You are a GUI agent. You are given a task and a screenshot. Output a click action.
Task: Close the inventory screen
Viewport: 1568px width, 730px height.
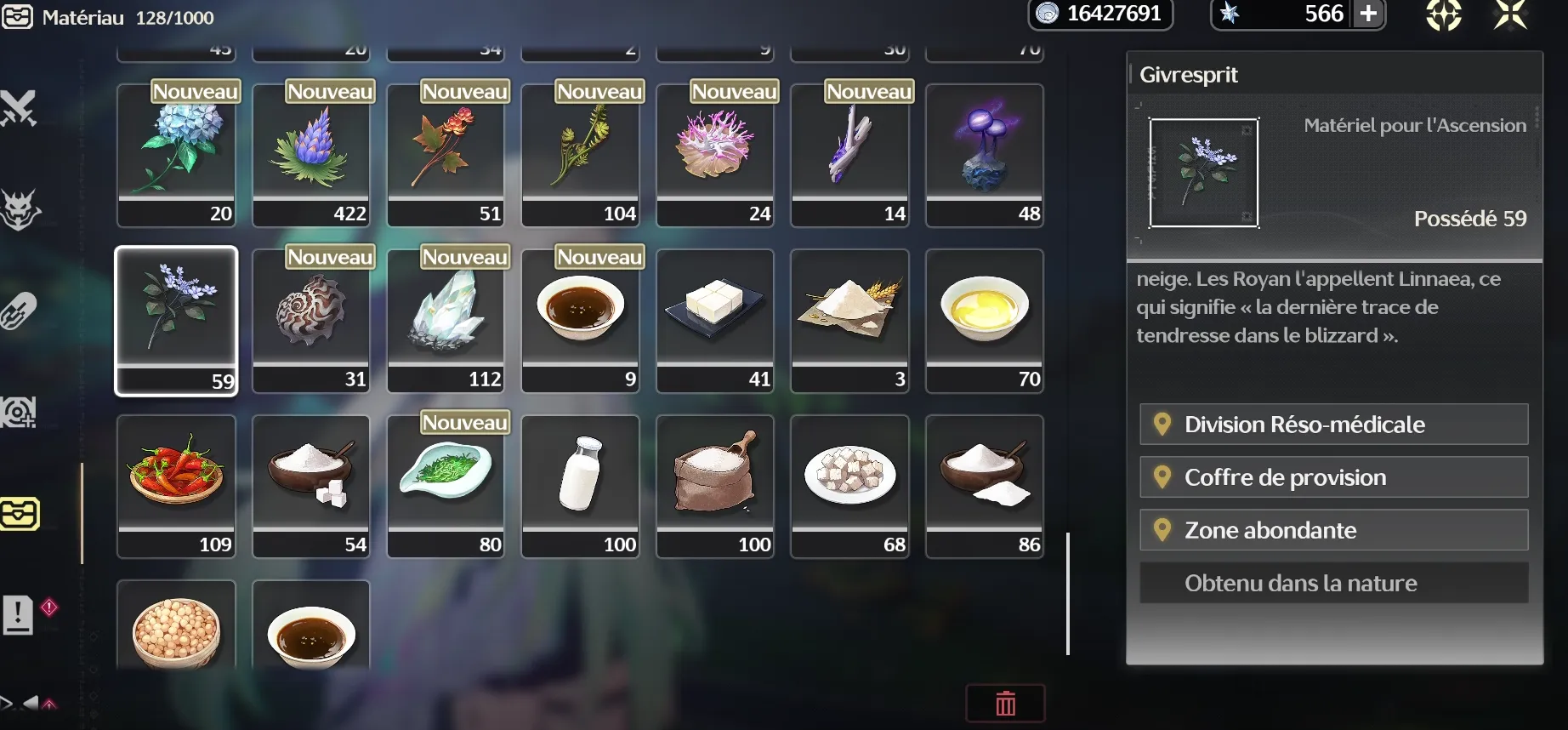[1510, 14]
